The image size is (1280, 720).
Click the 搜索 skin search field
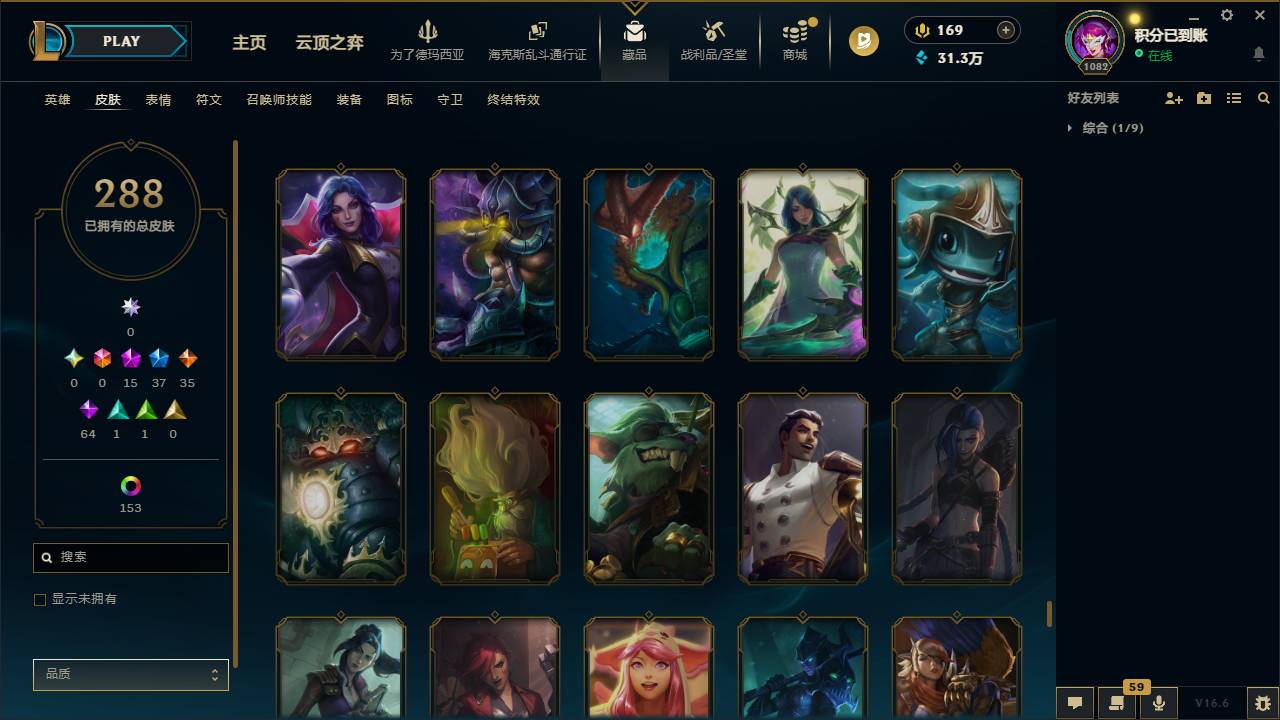point(130,557)
